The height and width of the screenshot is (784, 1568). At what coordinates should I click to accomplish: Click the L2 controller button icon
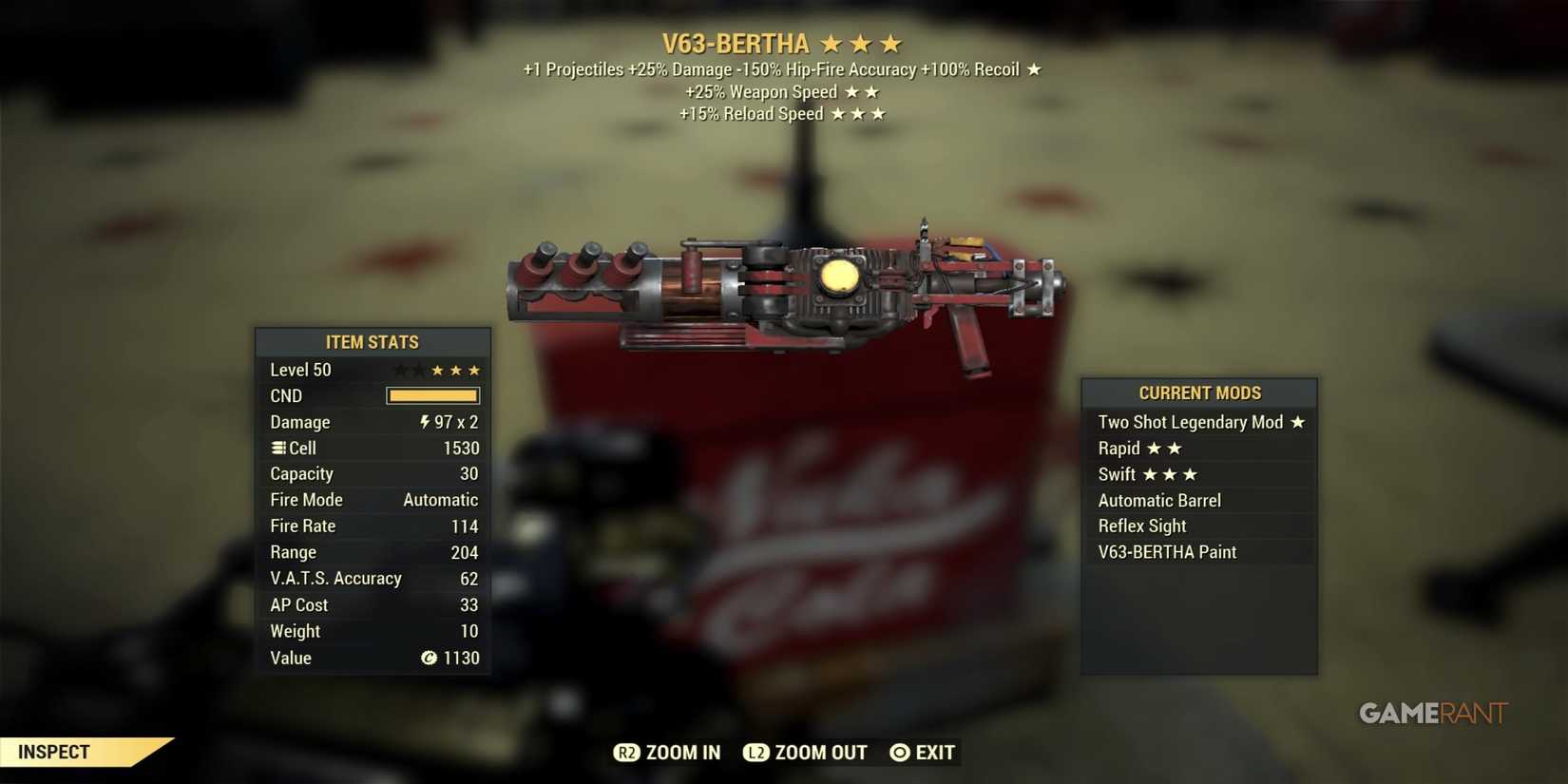coord(757,752)
